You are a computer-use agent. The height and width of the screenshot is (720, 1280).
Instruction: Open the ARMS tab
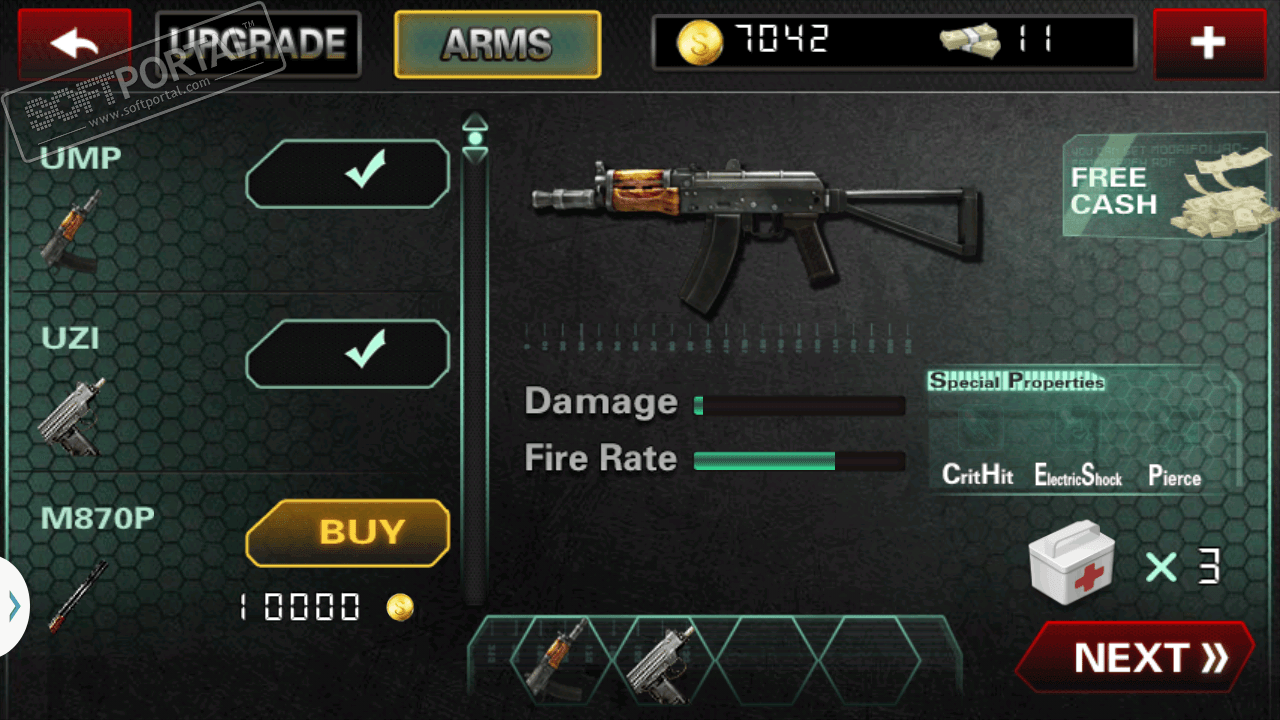click(x=497, y=44)
